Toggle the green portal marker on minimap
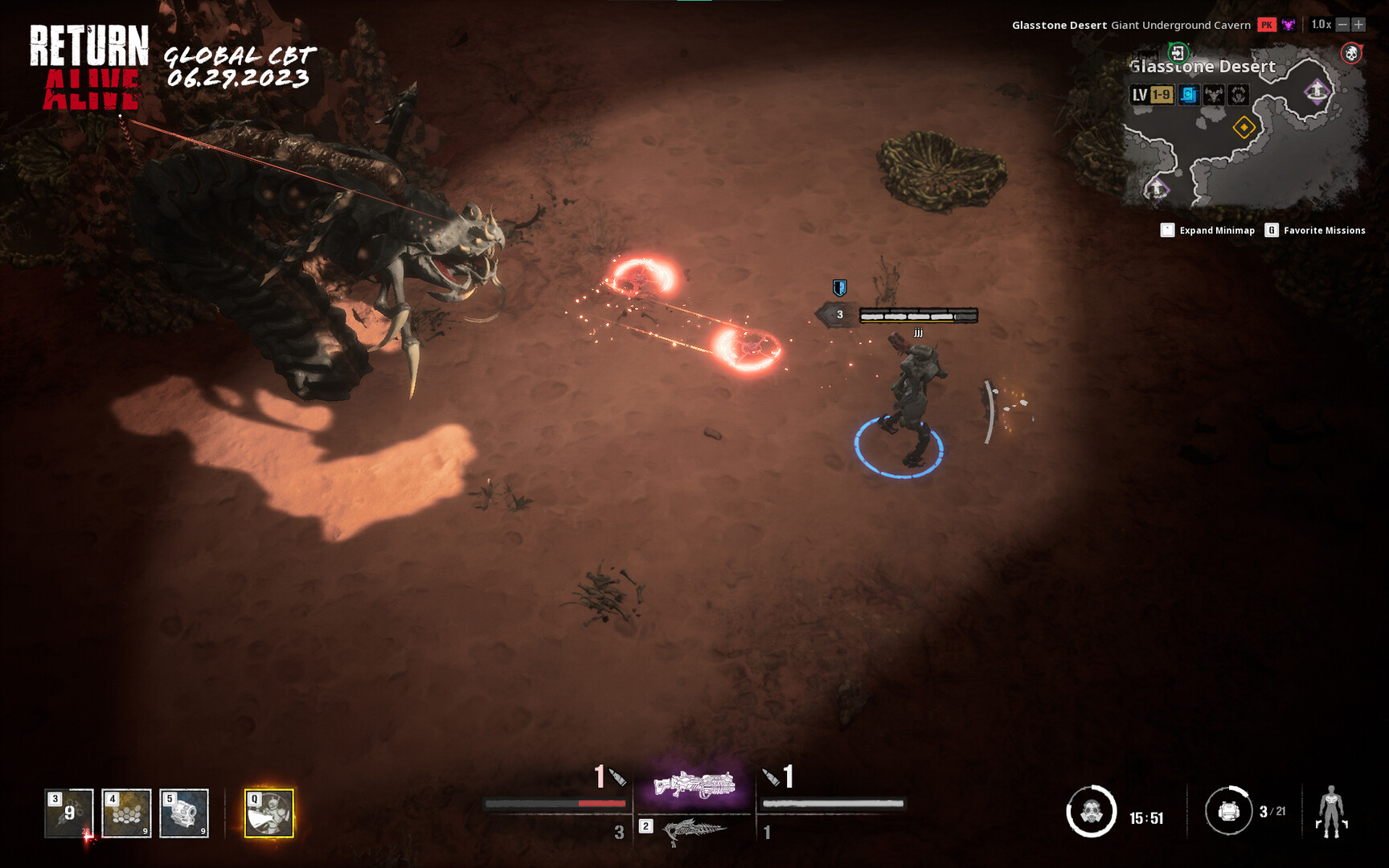Viewport: 1389px width, 868px height. click(x=1178, y=52)
